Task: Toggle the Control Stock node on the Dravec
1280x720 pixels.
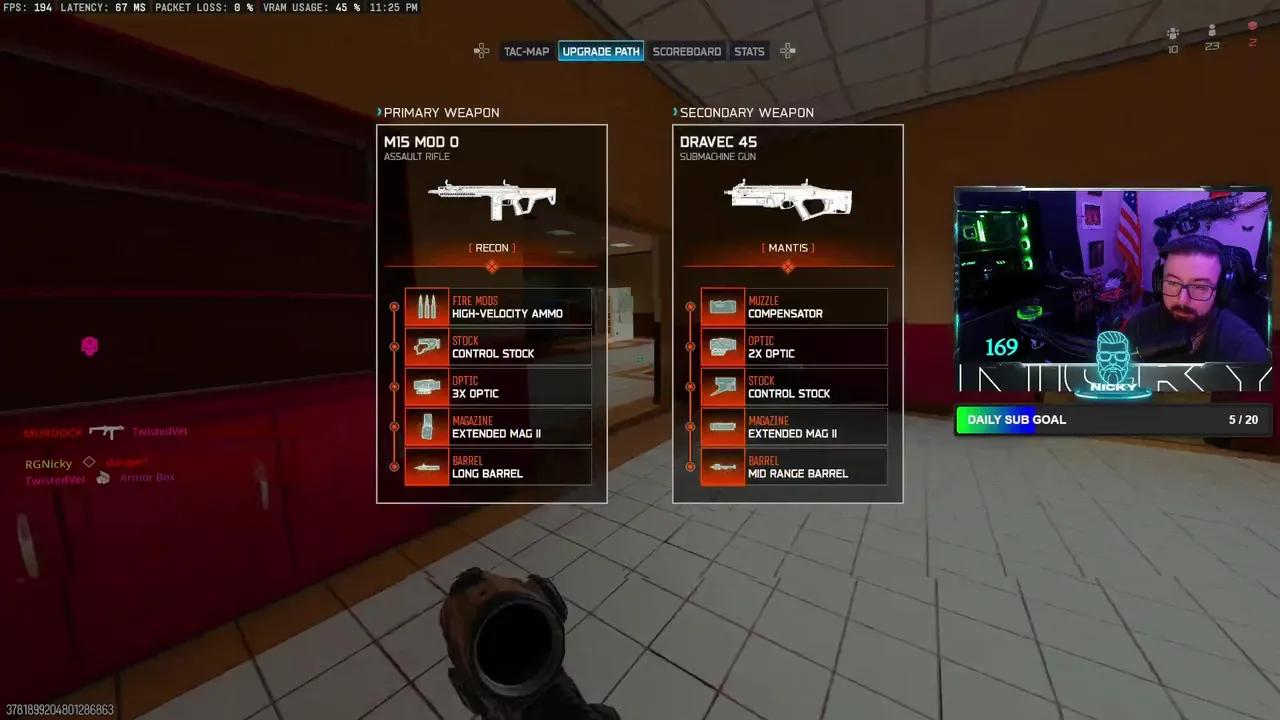Action: coord(691,387)
